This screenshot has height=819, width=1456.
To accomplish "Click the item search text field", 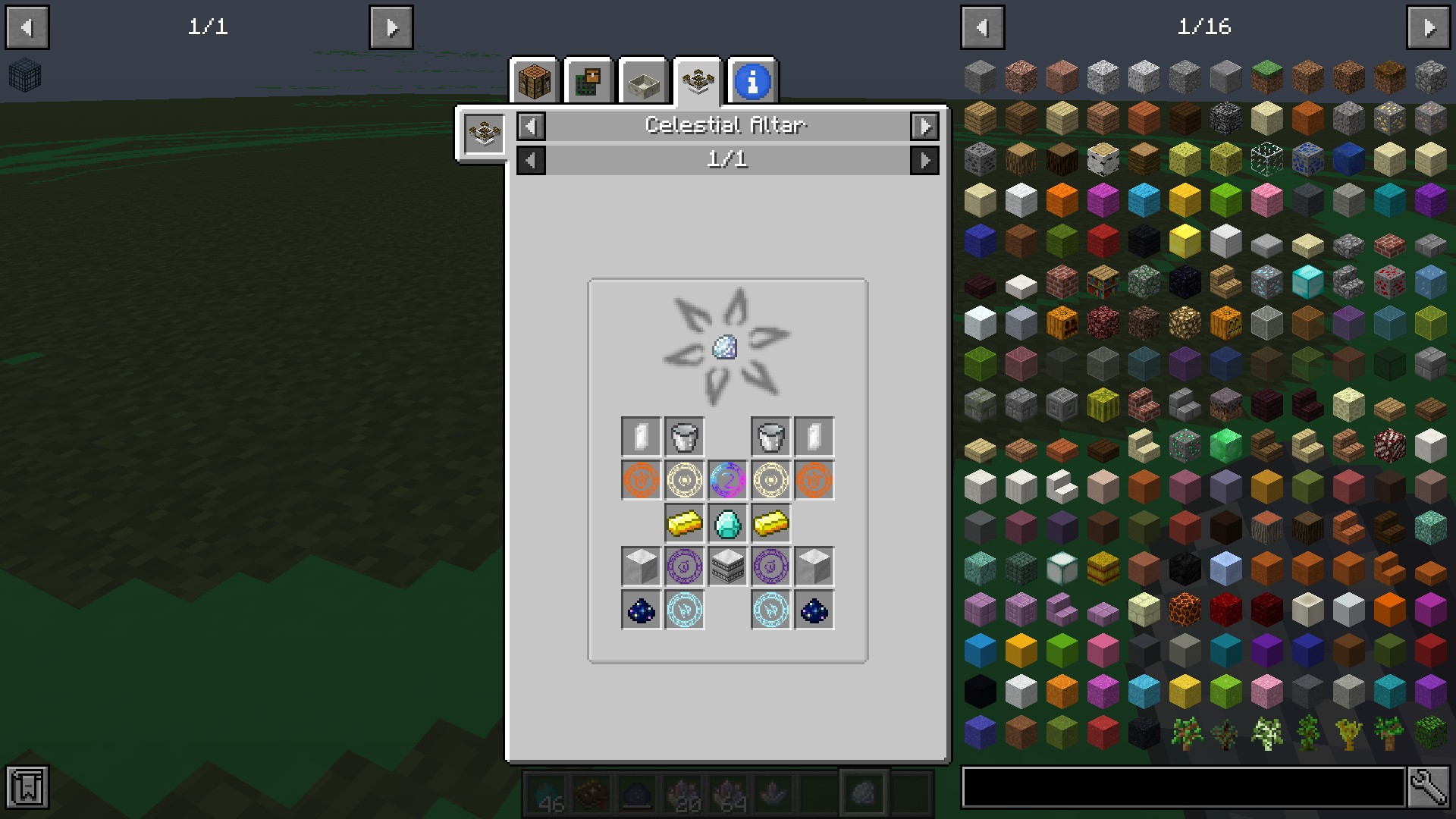I will point(1183,787).
